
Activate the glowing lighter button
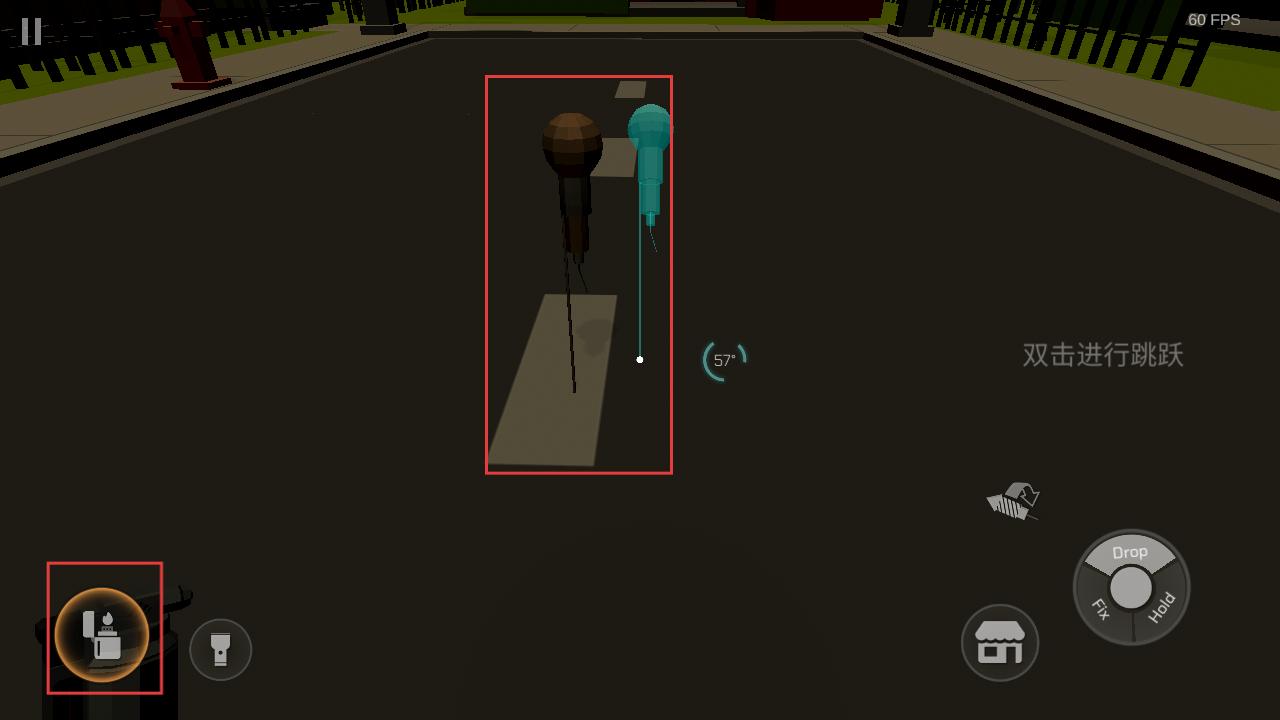point(102,634)
